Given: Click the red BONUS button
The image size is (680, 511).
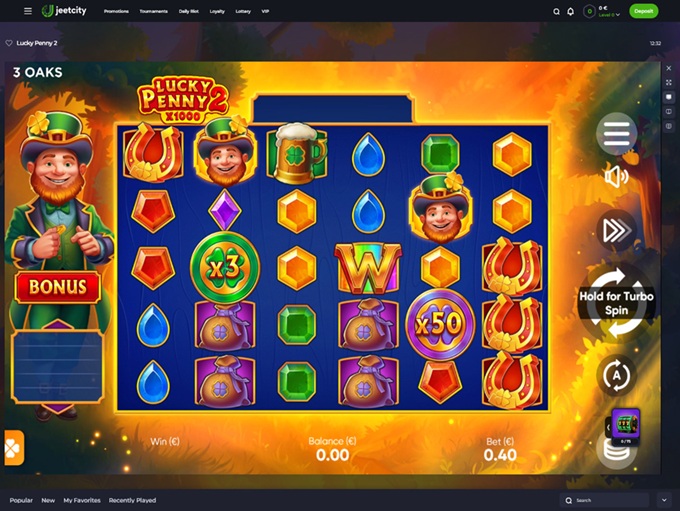Looking at the screenshot, I should coord(57,288).
